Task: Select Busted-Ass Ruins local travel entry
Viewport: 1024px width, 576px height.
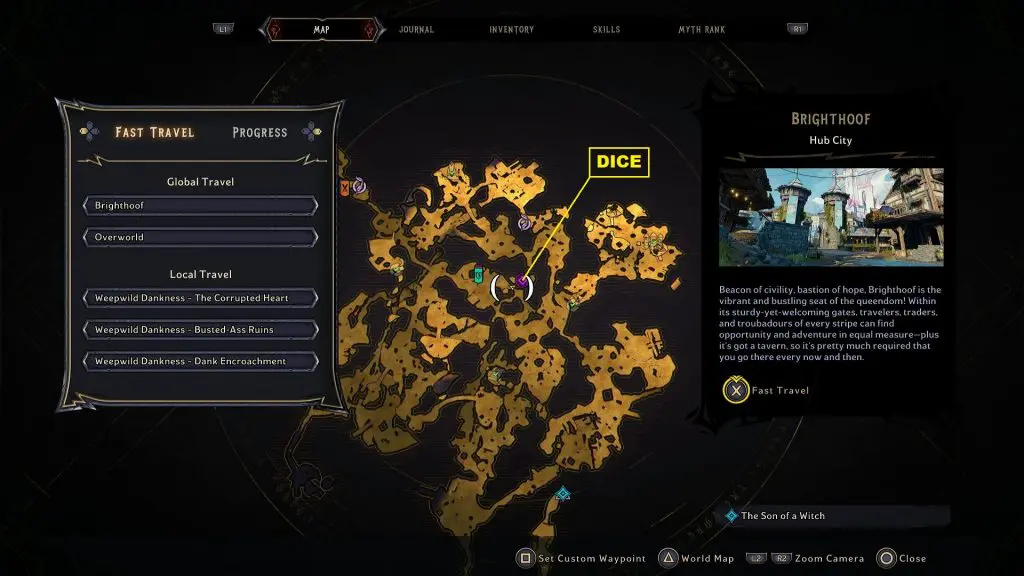Action: [200, 330]
